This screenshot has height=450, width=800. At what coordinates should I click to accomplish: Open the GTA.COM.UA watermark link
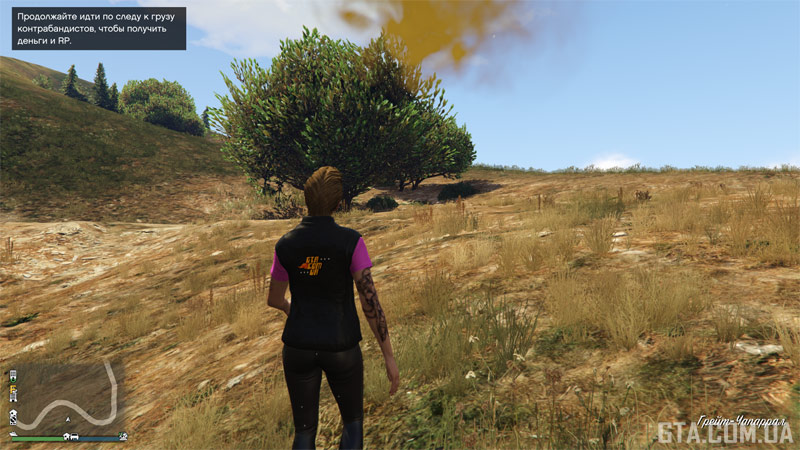pos(724,432)
